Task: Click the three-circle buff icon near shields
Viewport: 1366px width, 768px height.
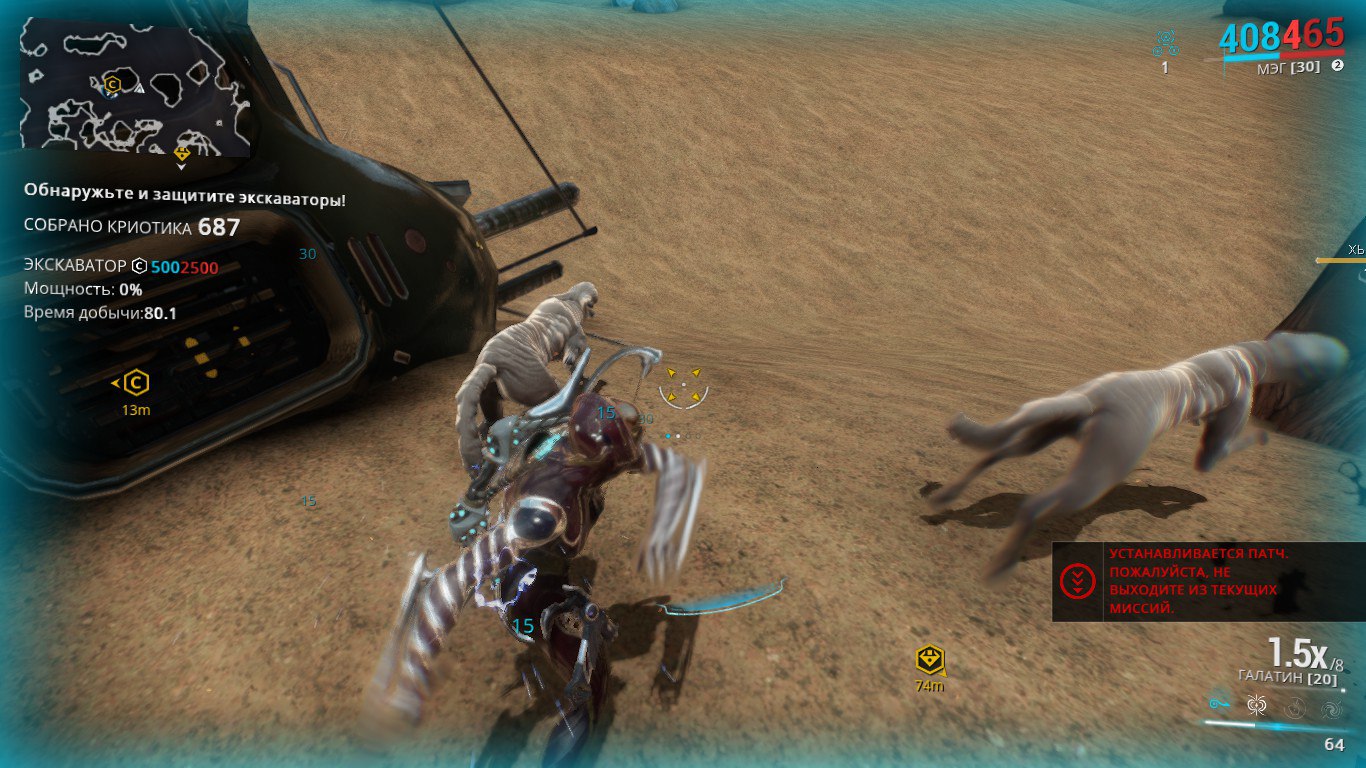Action: tap(1165, 43)
